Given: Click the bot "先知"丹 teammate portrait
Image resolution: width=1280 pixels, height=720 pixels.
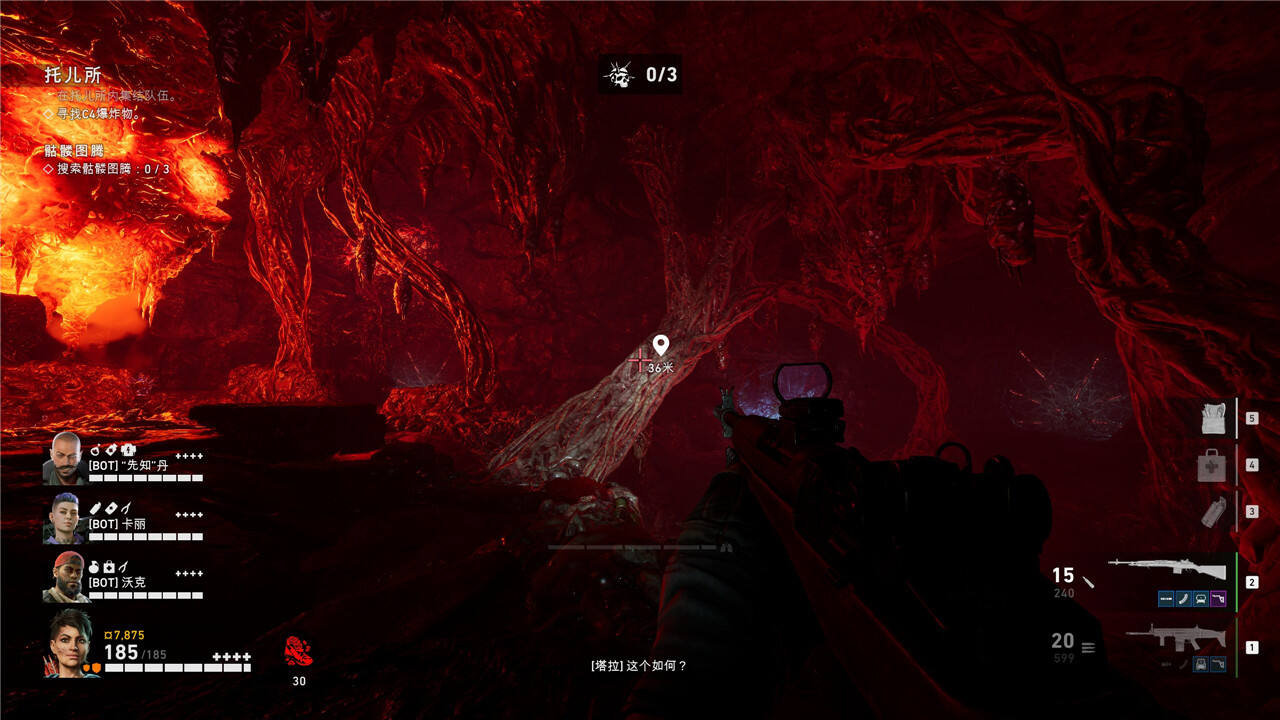Looking at the screenshot, I should coord(65,458).
